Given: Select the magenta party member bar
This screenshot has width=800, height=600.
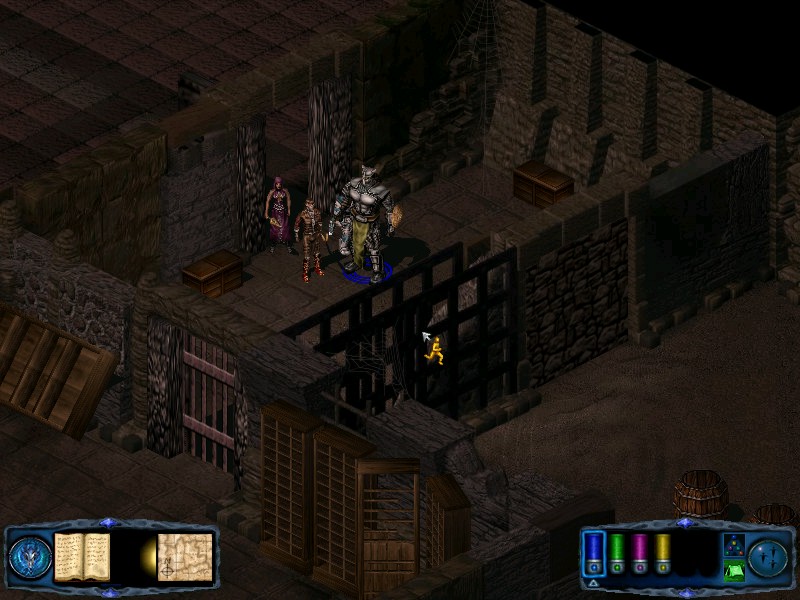Looking at the screenshot, I should coord(640,552).
